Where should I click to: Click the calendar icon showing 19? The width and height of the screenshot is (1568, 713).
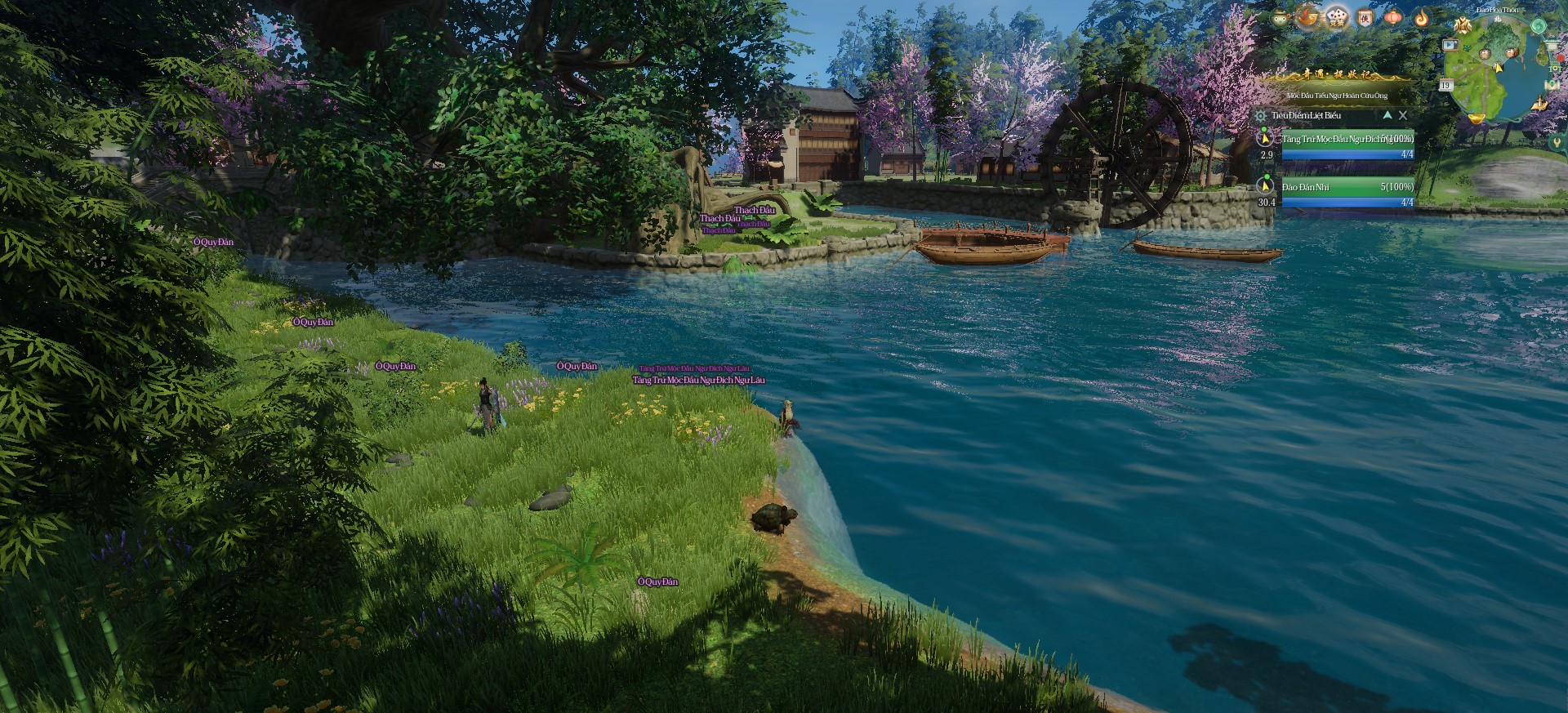[1445, 85]
